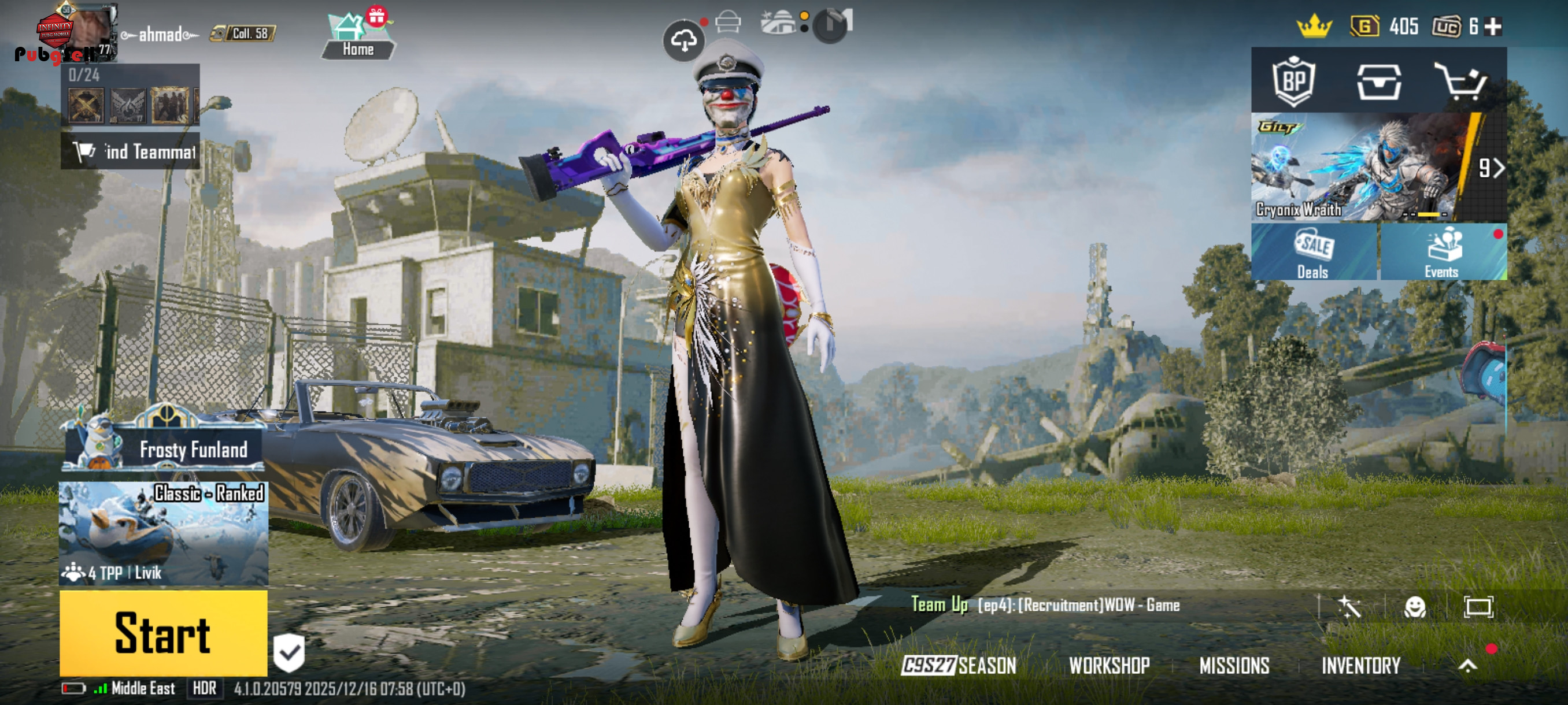Click Find Teammate button

pos(130,151)
